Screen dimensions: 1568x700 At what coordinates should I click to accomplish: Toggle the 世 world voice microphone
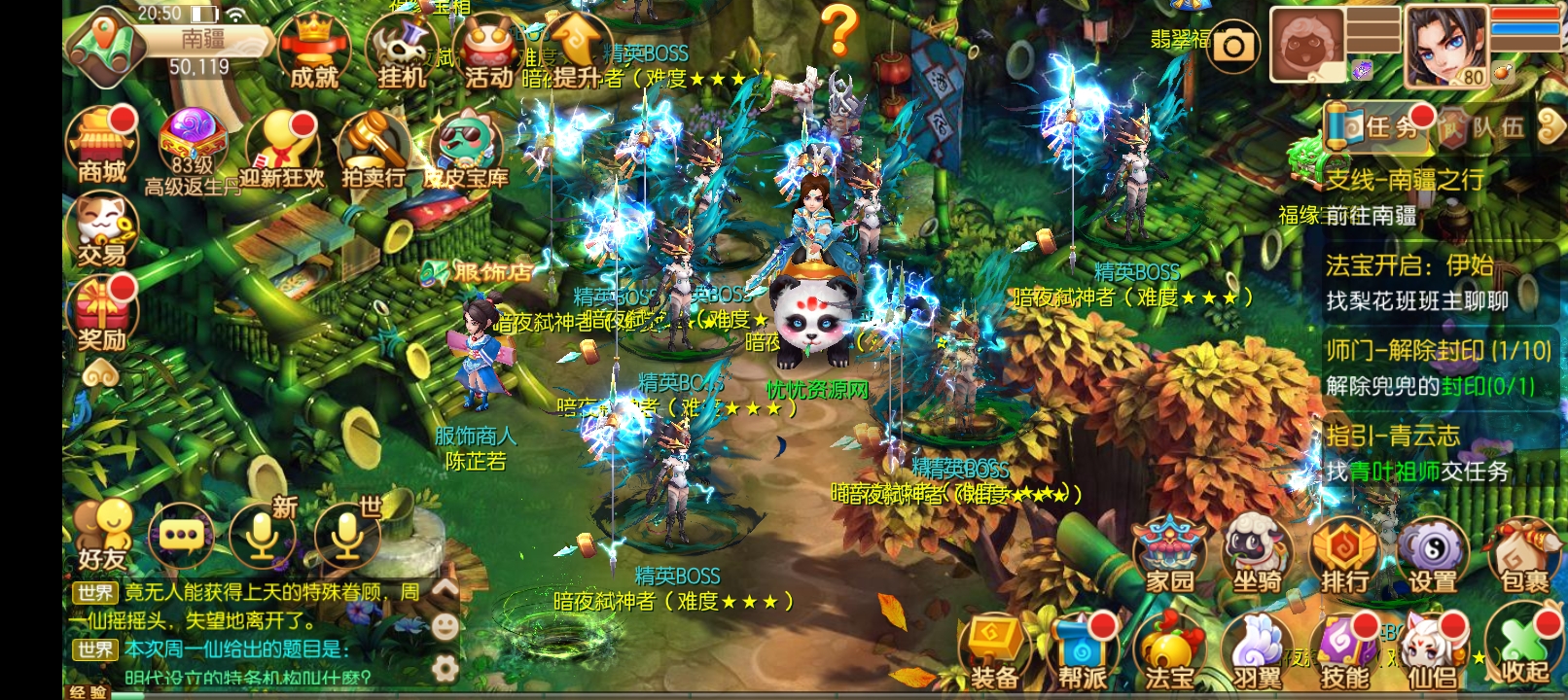pyautogui.click(x=346, y=535)
